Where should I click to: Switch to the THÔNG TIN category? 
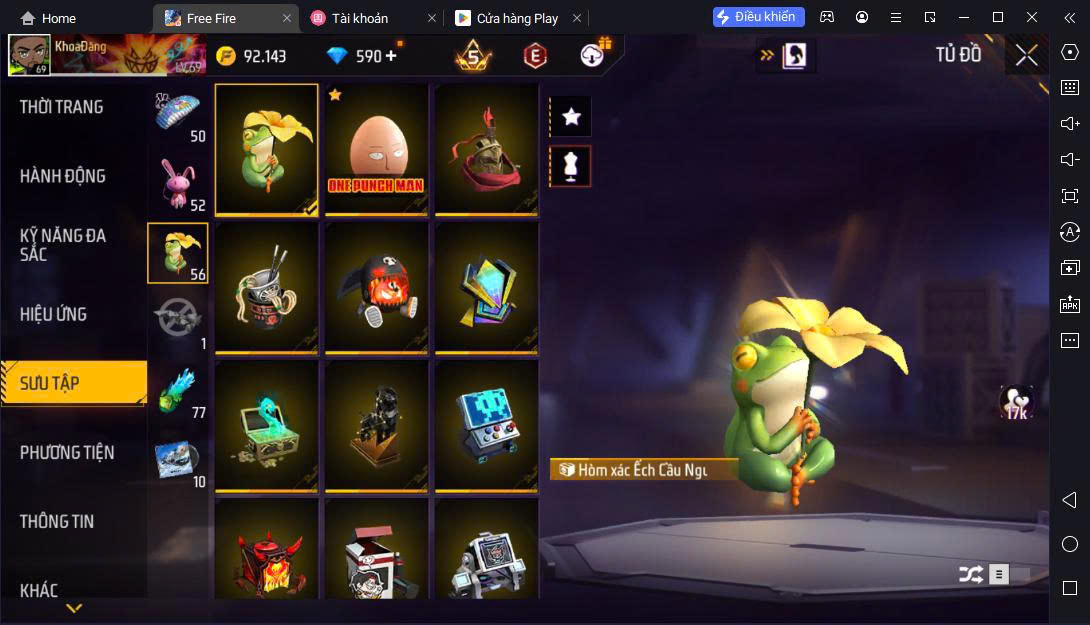pyautogui.click(x=57, y=521)
